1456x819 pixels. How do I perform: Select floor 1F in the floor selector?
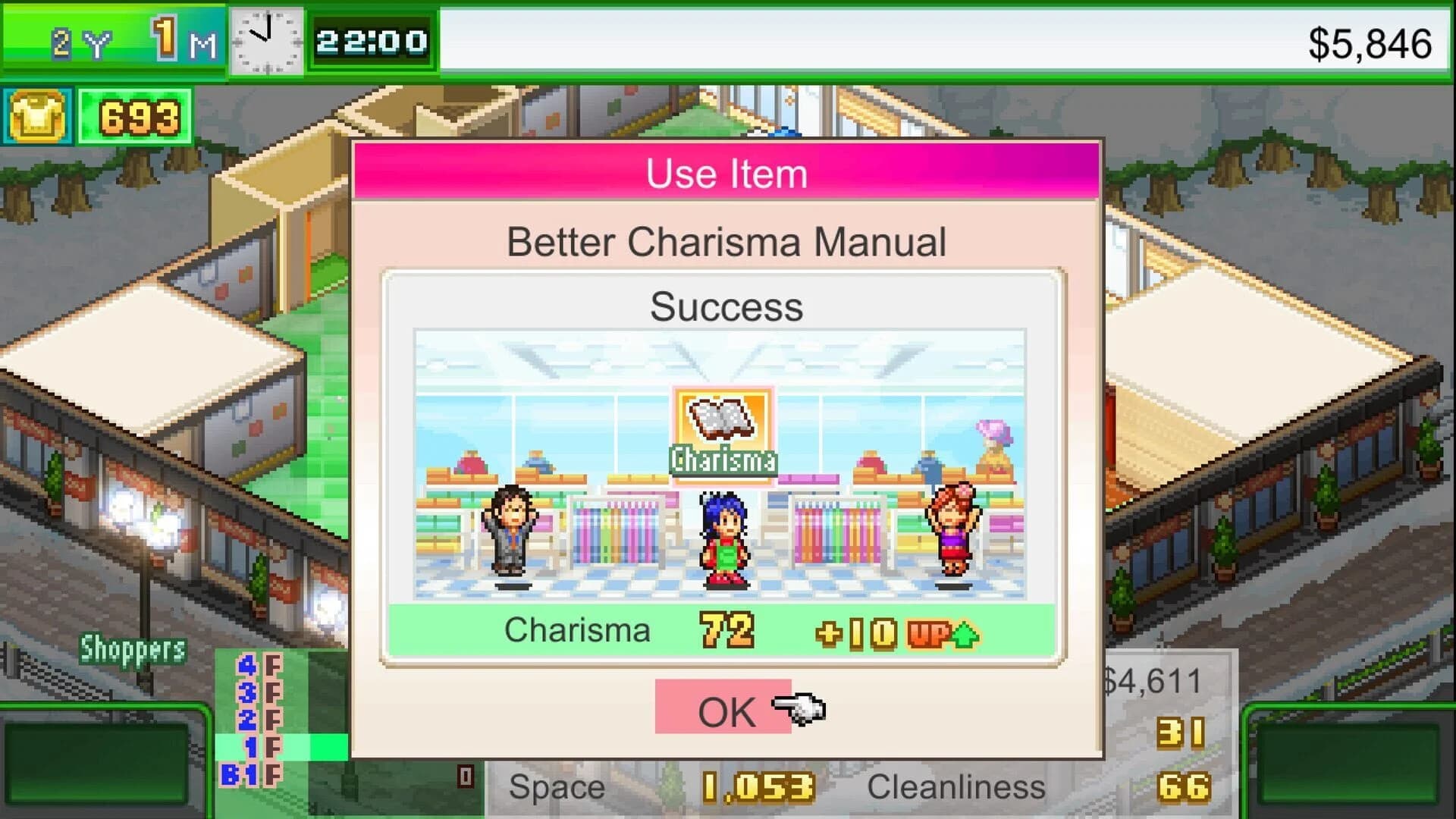pos(258,747)
